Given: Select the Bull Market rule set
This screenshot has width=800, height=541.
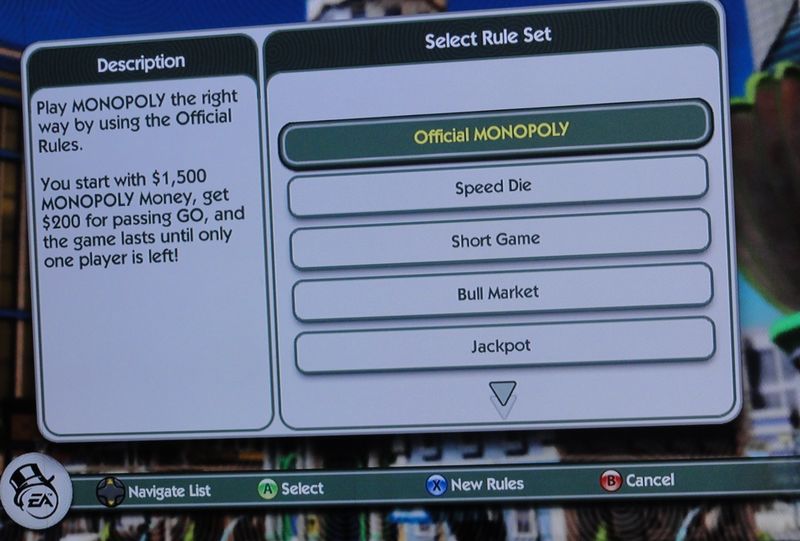Looking at the screenshot, I should coord(500,293).
